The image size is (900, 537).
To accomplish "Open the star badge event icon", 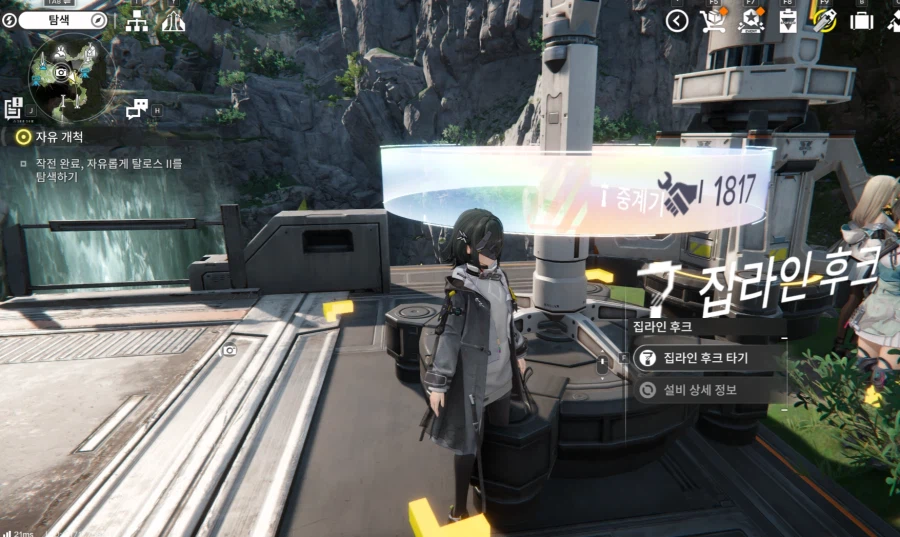I will coord(750,21).
